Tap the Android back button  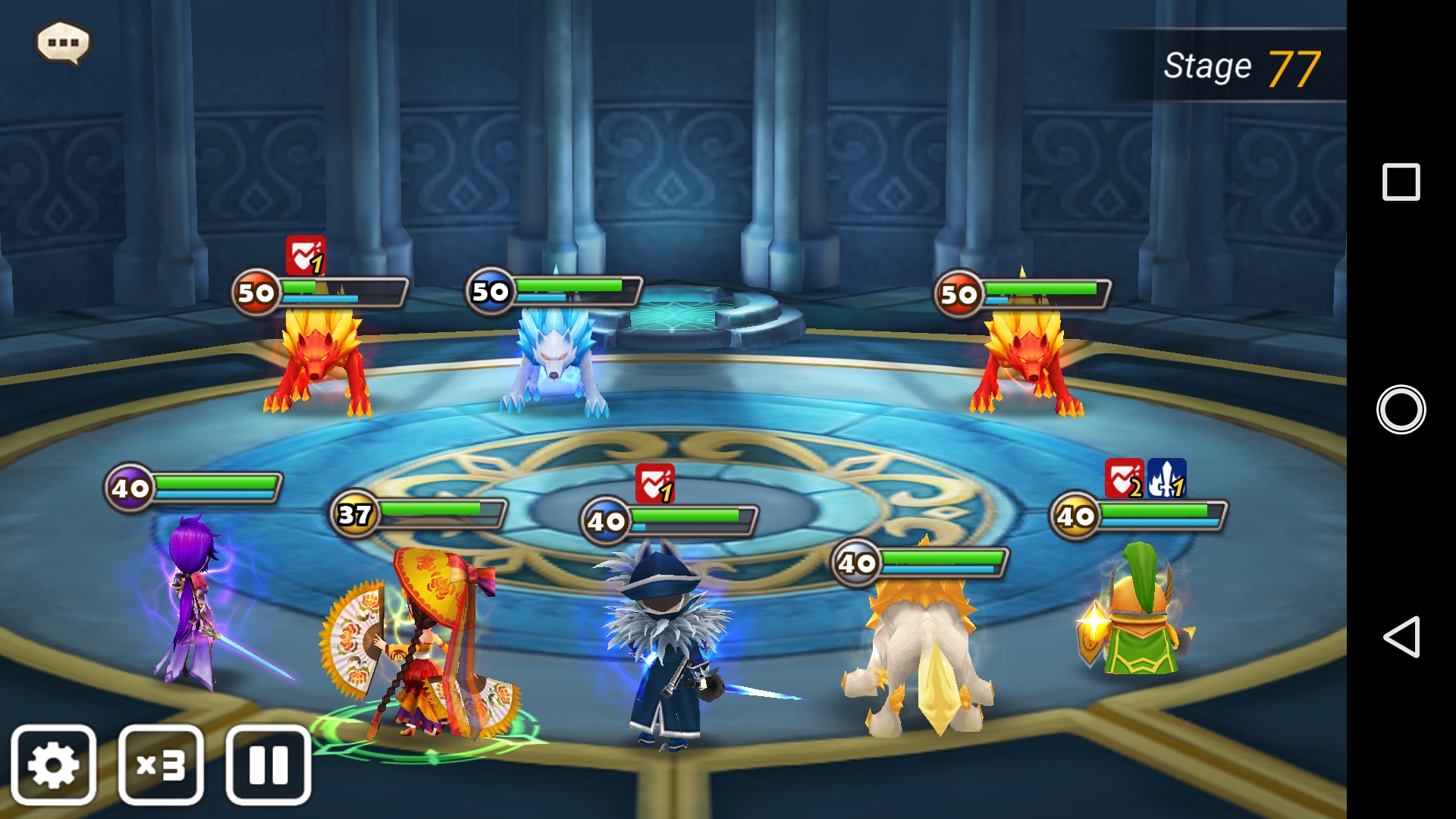point(1401,636)
